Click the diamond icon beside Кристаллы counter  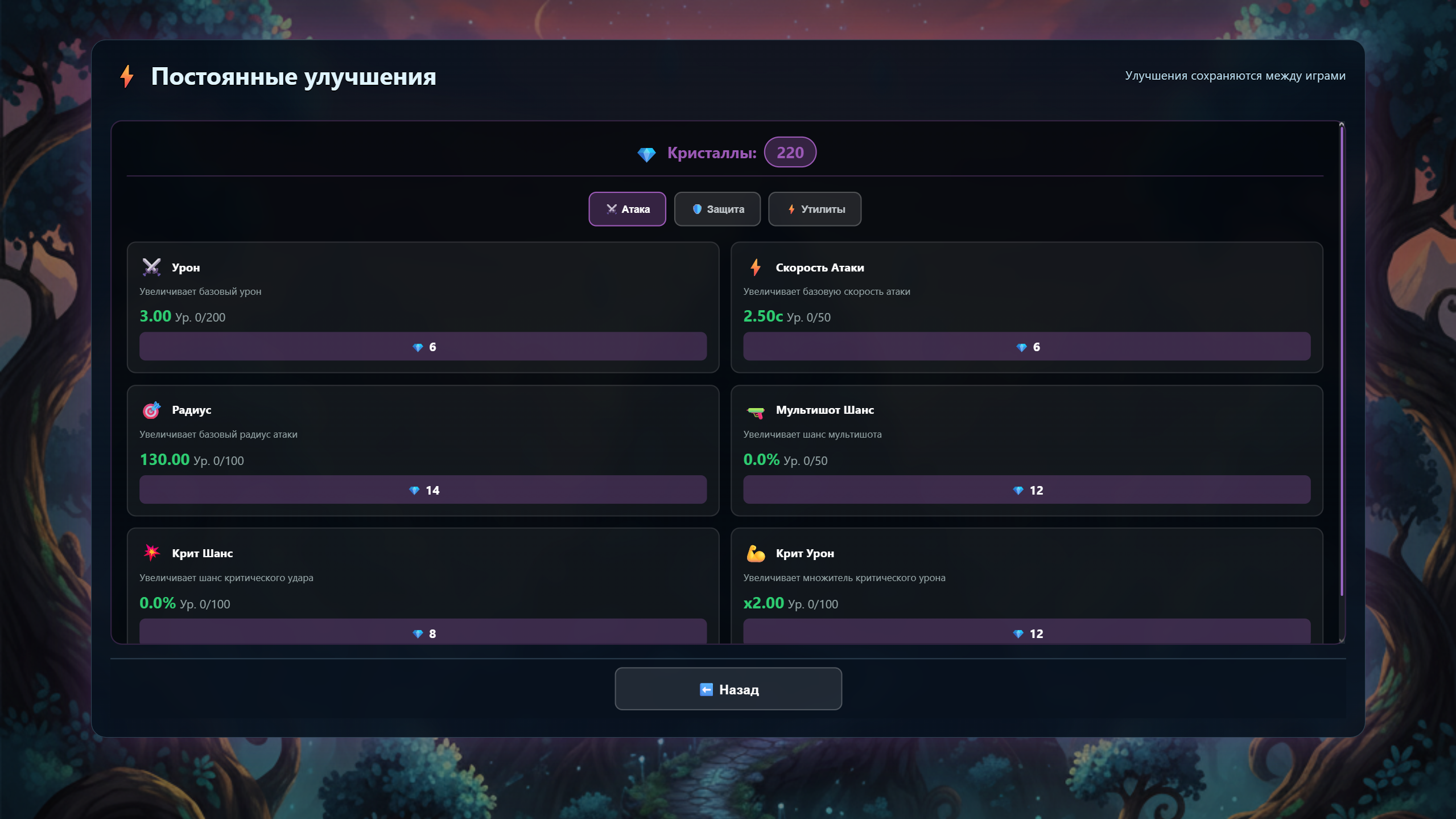tap(647, 153)
